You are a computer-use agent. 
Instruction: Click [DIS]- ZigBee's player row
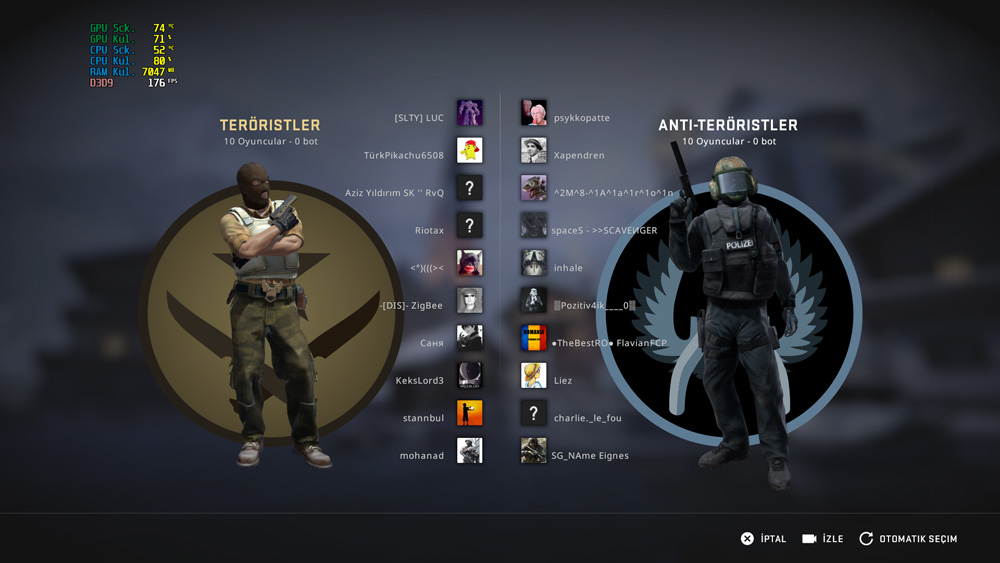411,306
